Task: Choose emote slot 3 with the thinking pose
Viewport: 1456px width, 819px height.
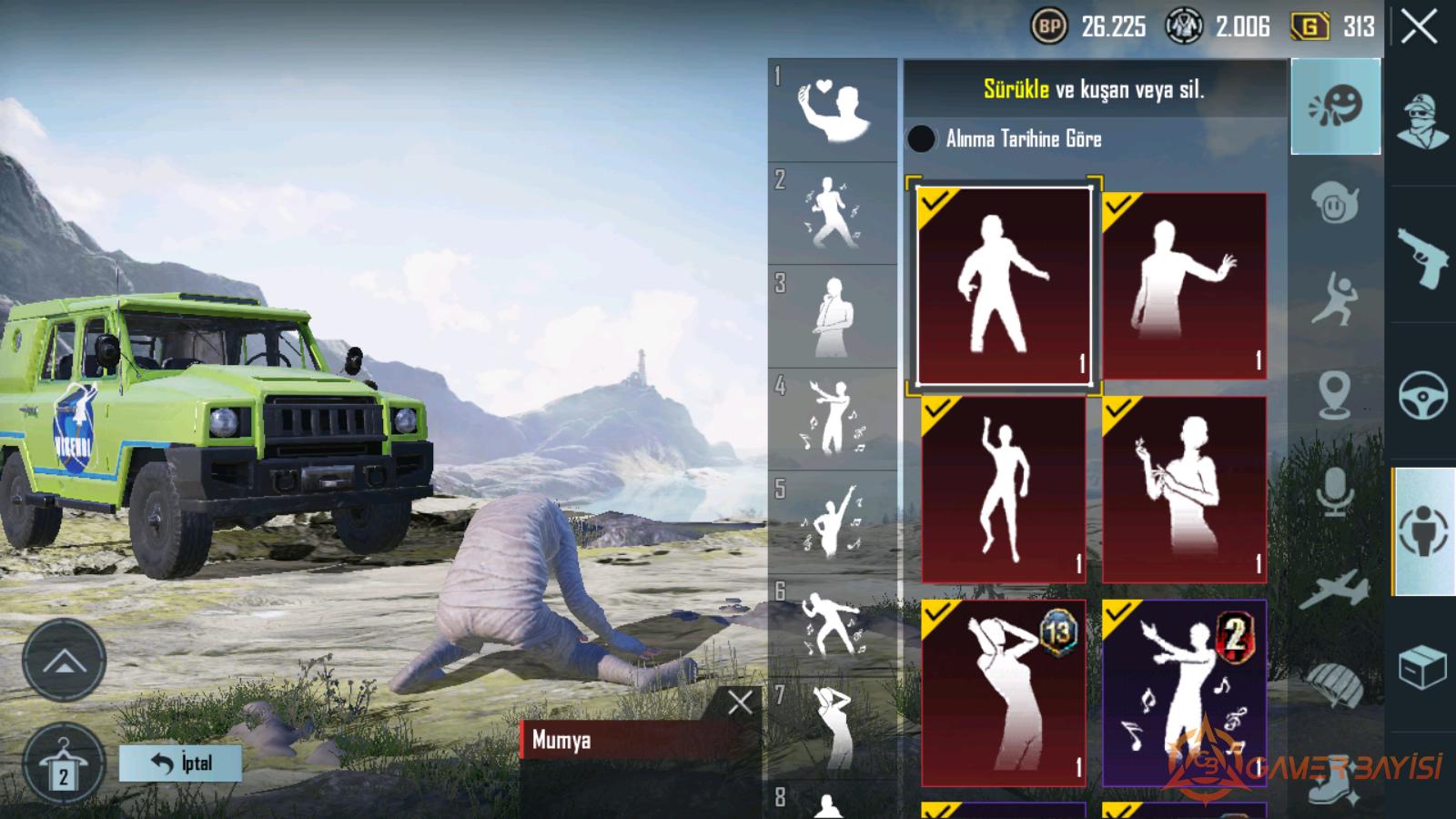Action: pyautogui.click(x=832, y=317)
